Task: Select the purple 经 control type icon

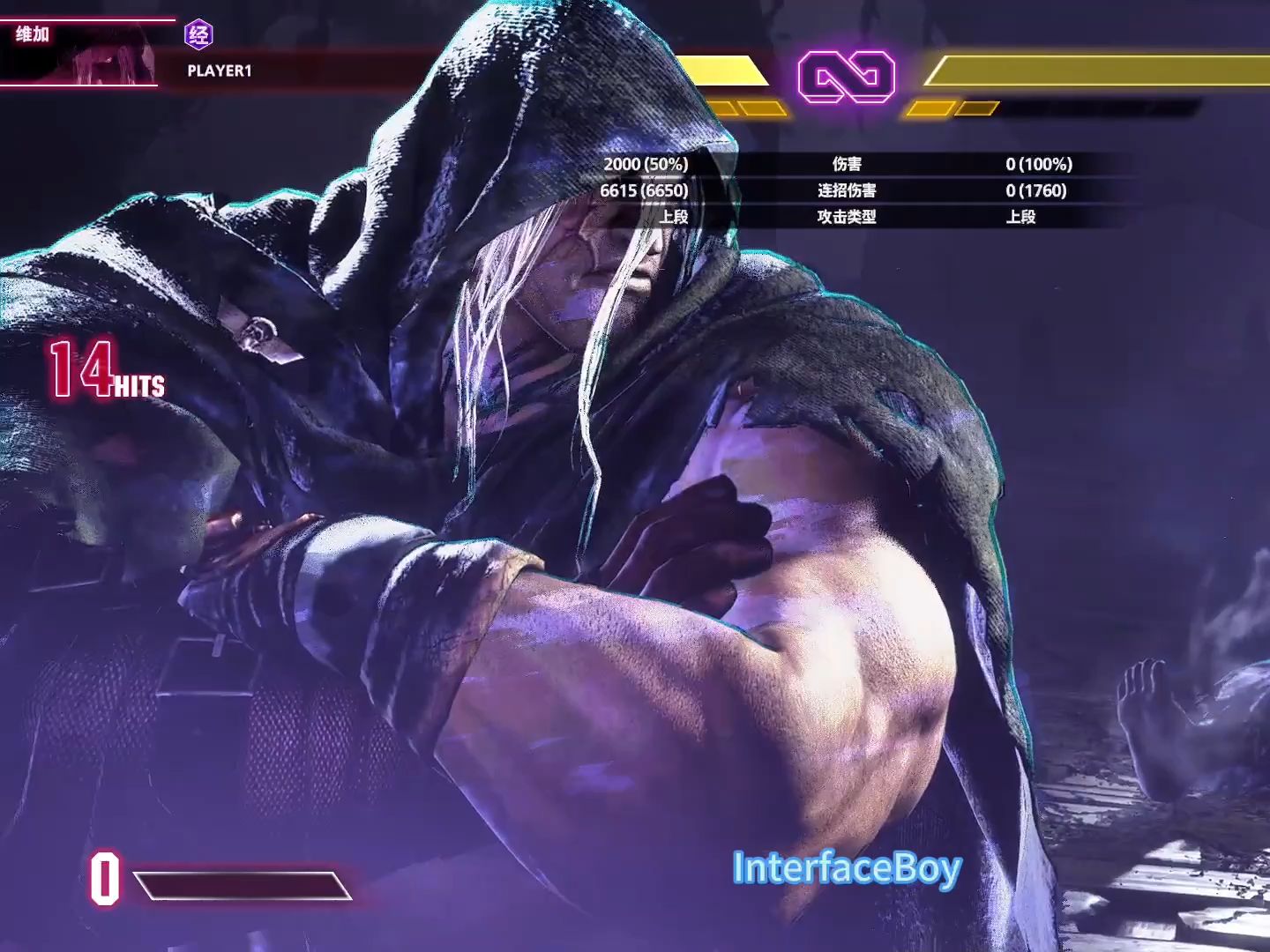Action: pos(199,35)
